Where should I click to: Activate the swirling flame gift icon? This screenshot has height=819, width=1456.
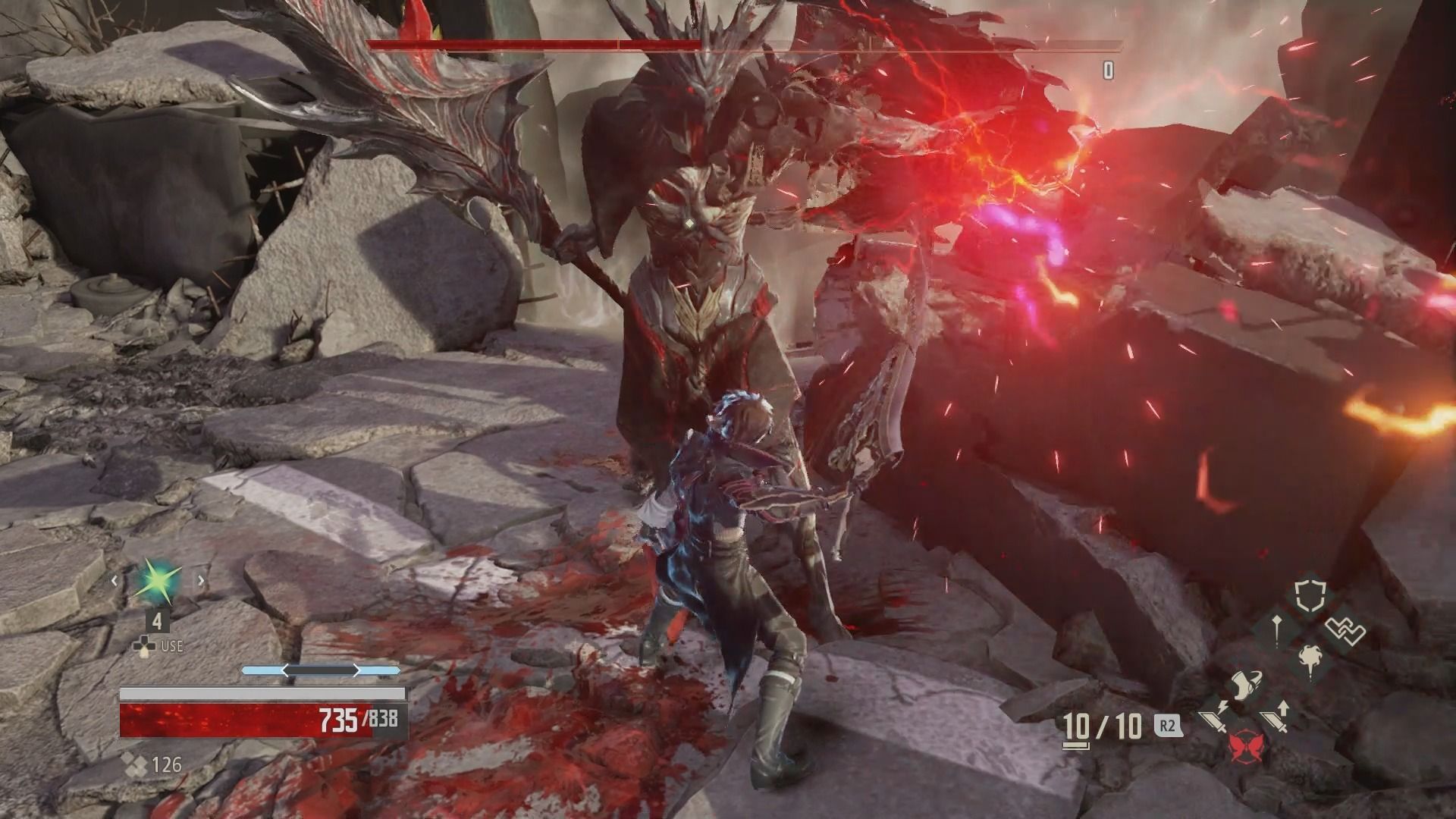1310,658
